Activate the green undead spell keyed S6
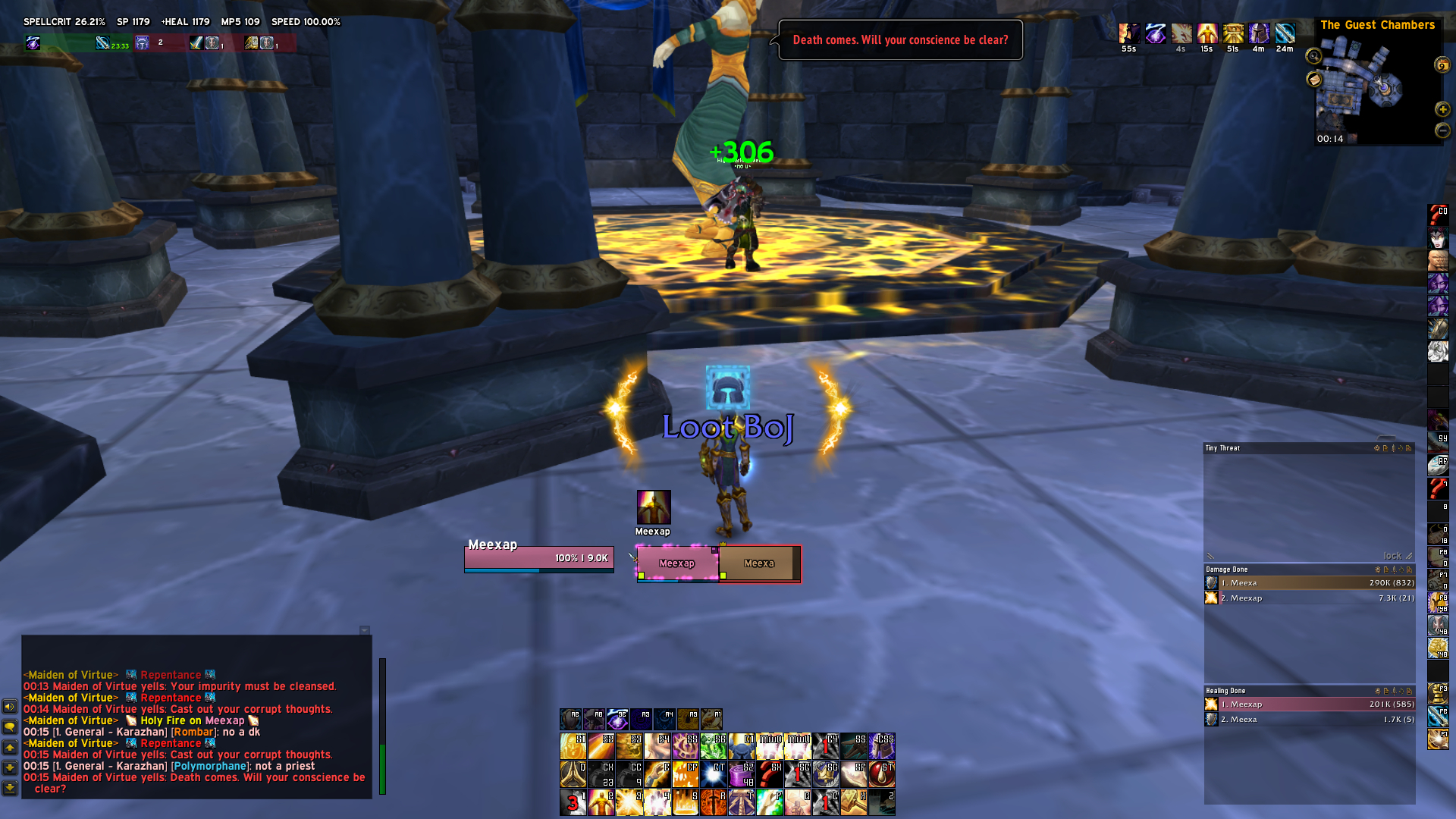 point(713,746)
